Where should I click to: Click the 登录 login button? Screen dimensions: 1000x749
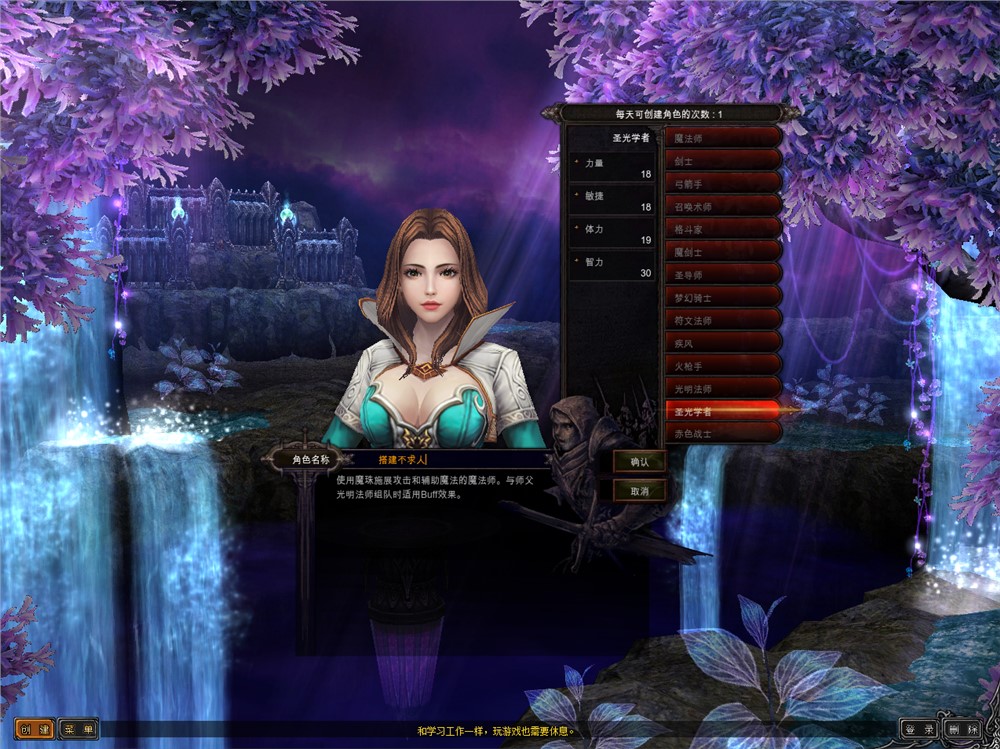[919, 729]
